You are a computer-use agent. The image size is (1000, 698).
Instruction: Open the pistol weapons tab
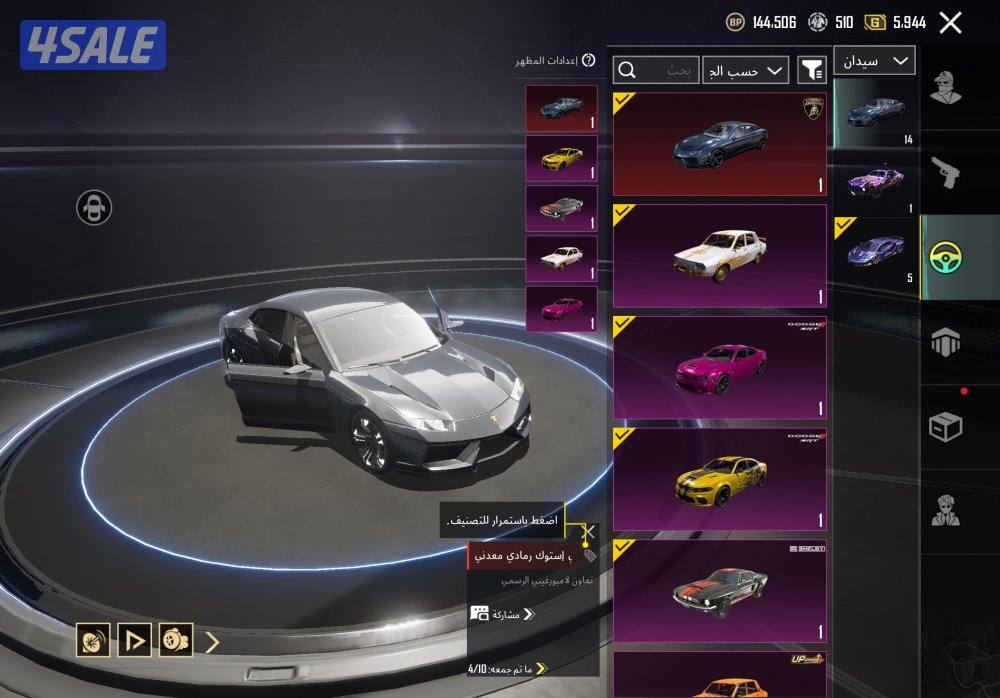pyautogui.click(x=945, y=172)
